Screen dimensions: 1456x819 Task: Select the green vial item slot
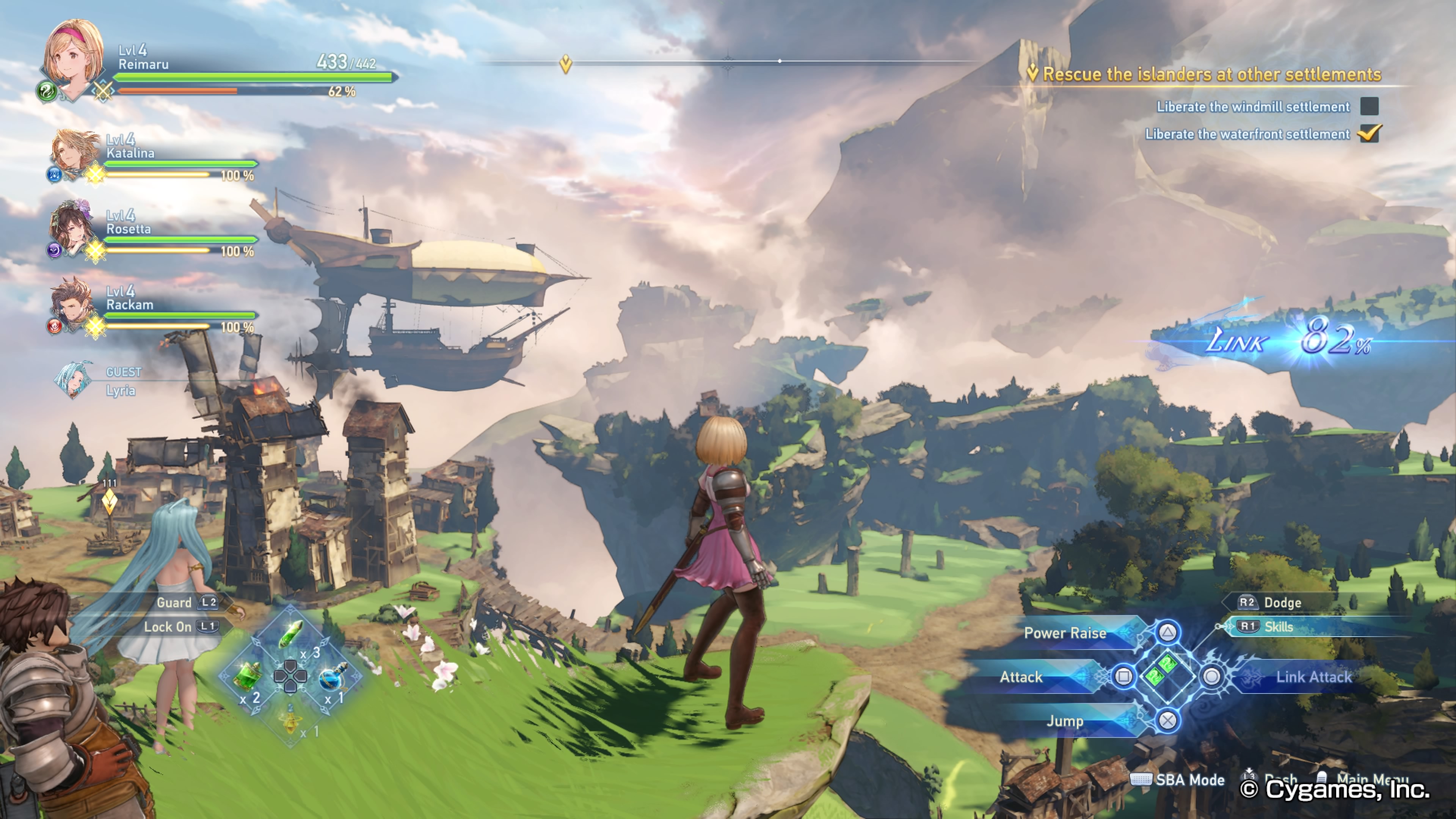pyautogui.click(x=291, y=634)
